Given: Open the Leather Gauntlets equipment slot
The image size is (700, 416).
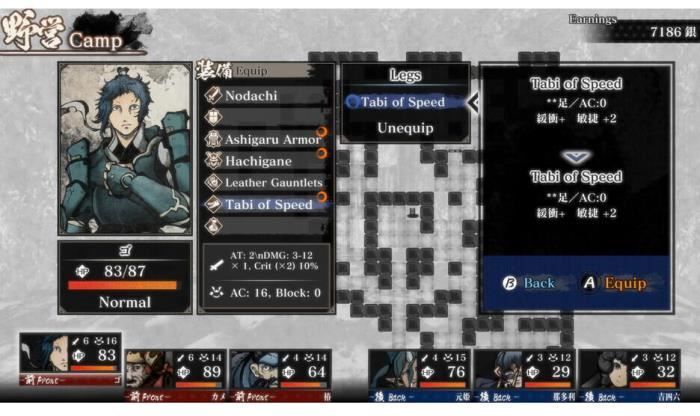Looking at the screenshot, I should (x=265, y=183).
